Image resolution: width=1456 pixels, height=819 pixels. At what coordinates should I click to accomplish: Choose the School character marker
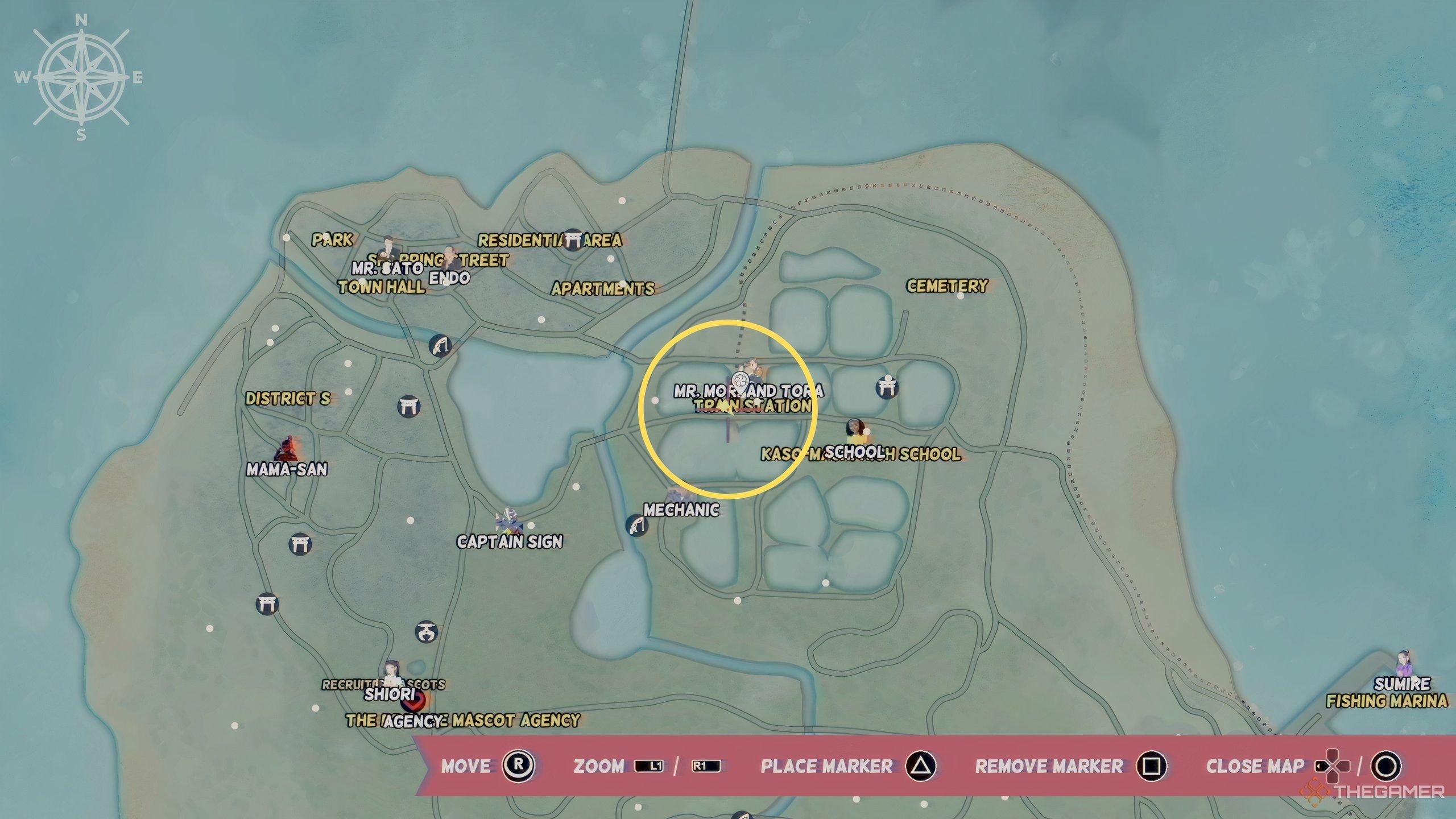[854, 432]
